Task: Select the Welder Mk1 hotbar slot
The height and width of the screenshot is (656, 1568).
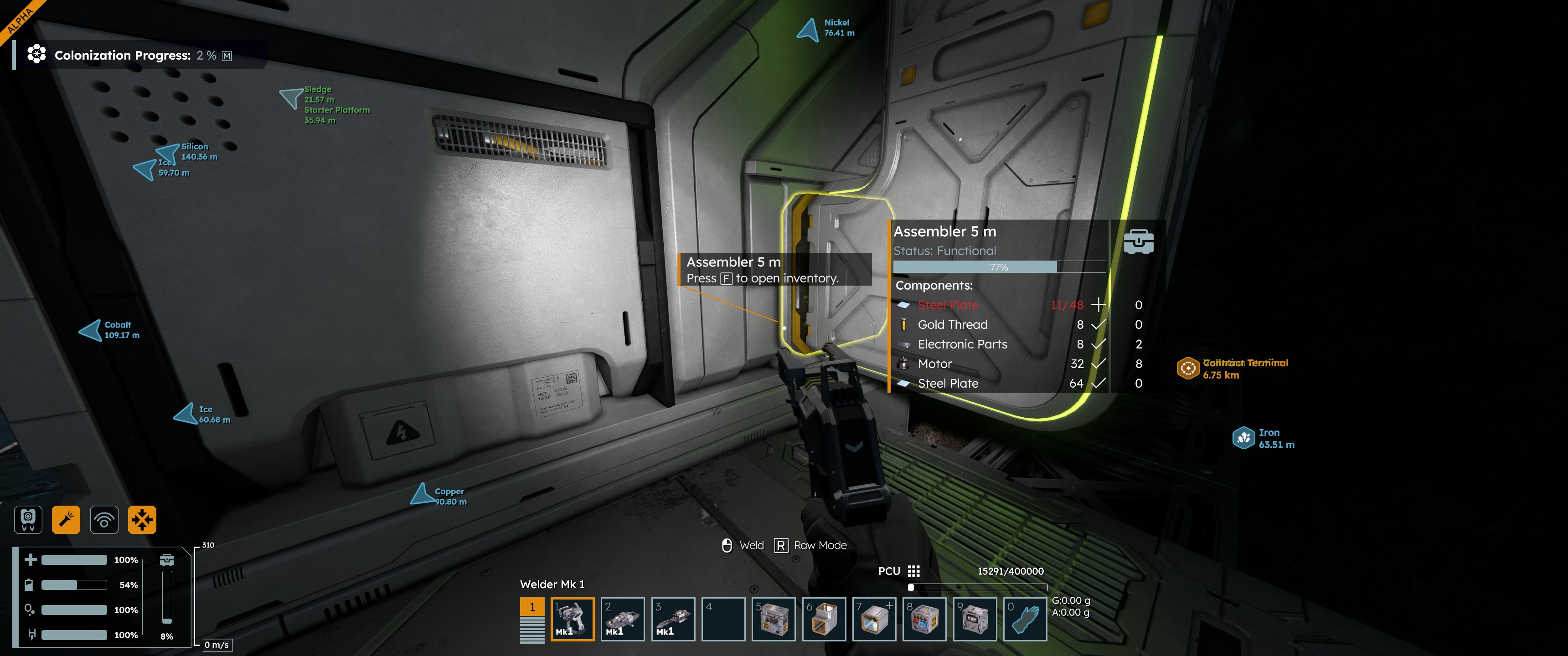Action: tap(572, 619)
